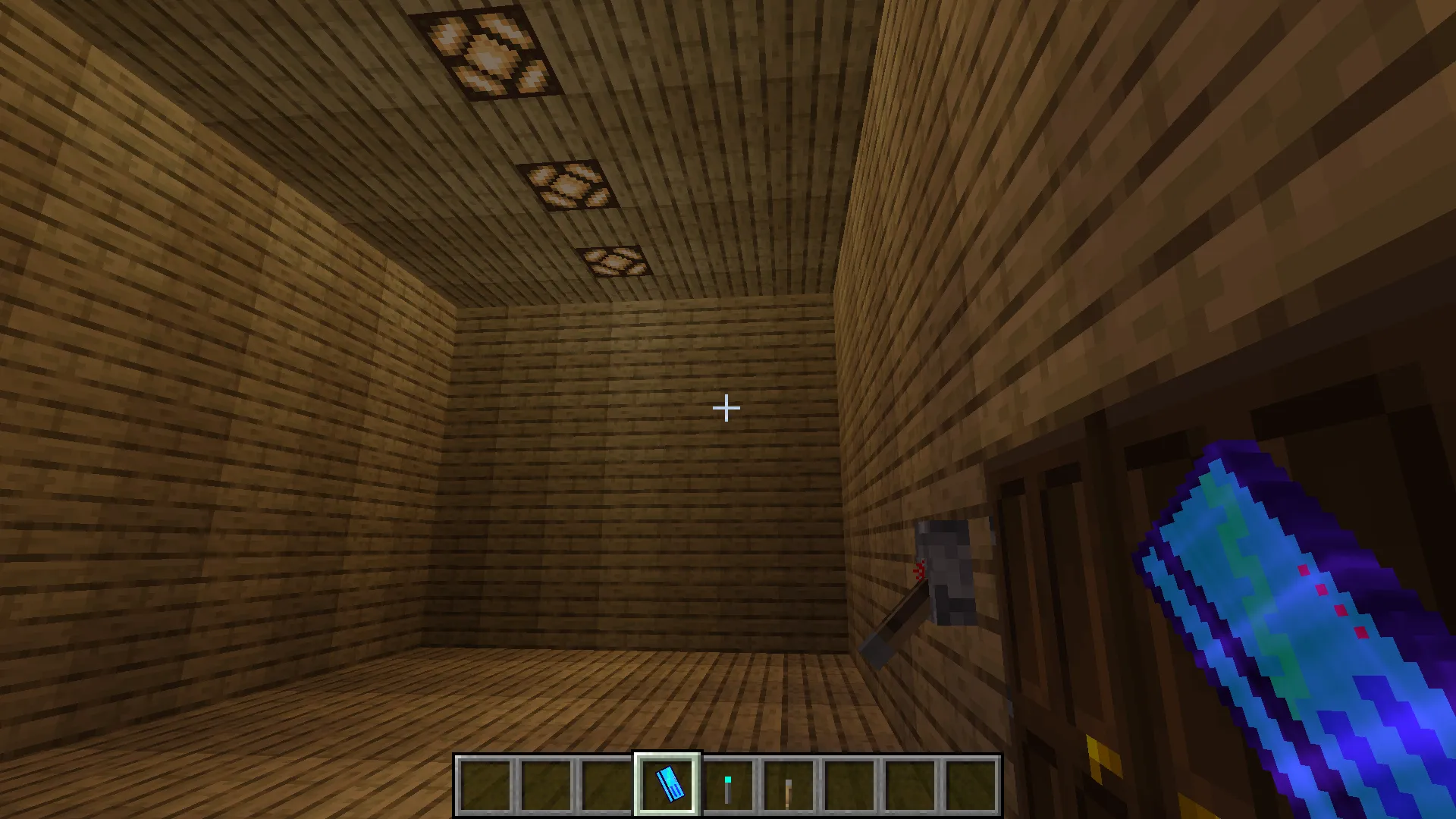Select the first empty hotbar slot
The height and width of the screenshot is (819, 1456).
pos(485,785)
